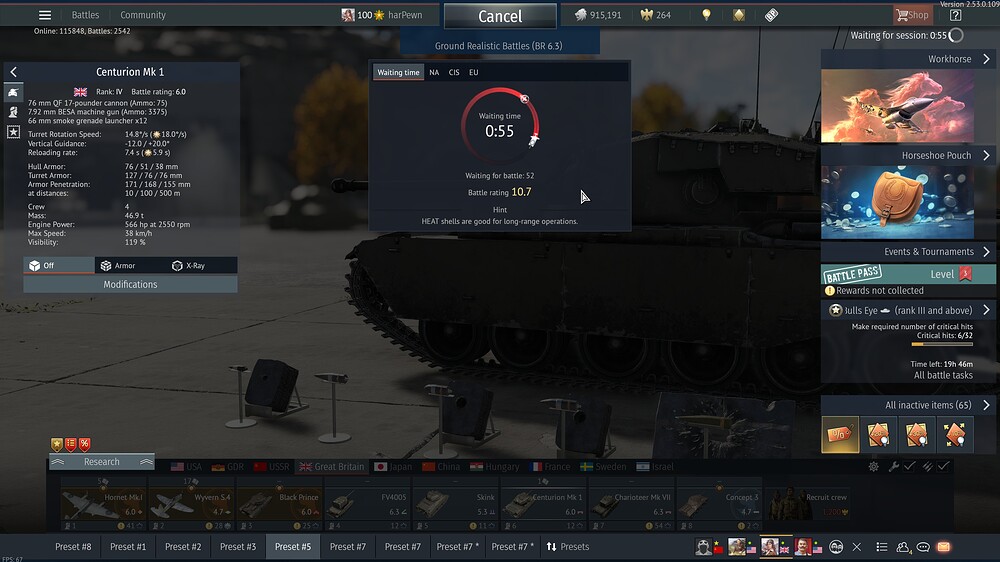Switch to the CIS server tab
Viewport: 1000px width, 562px height.
click(454, 72)
